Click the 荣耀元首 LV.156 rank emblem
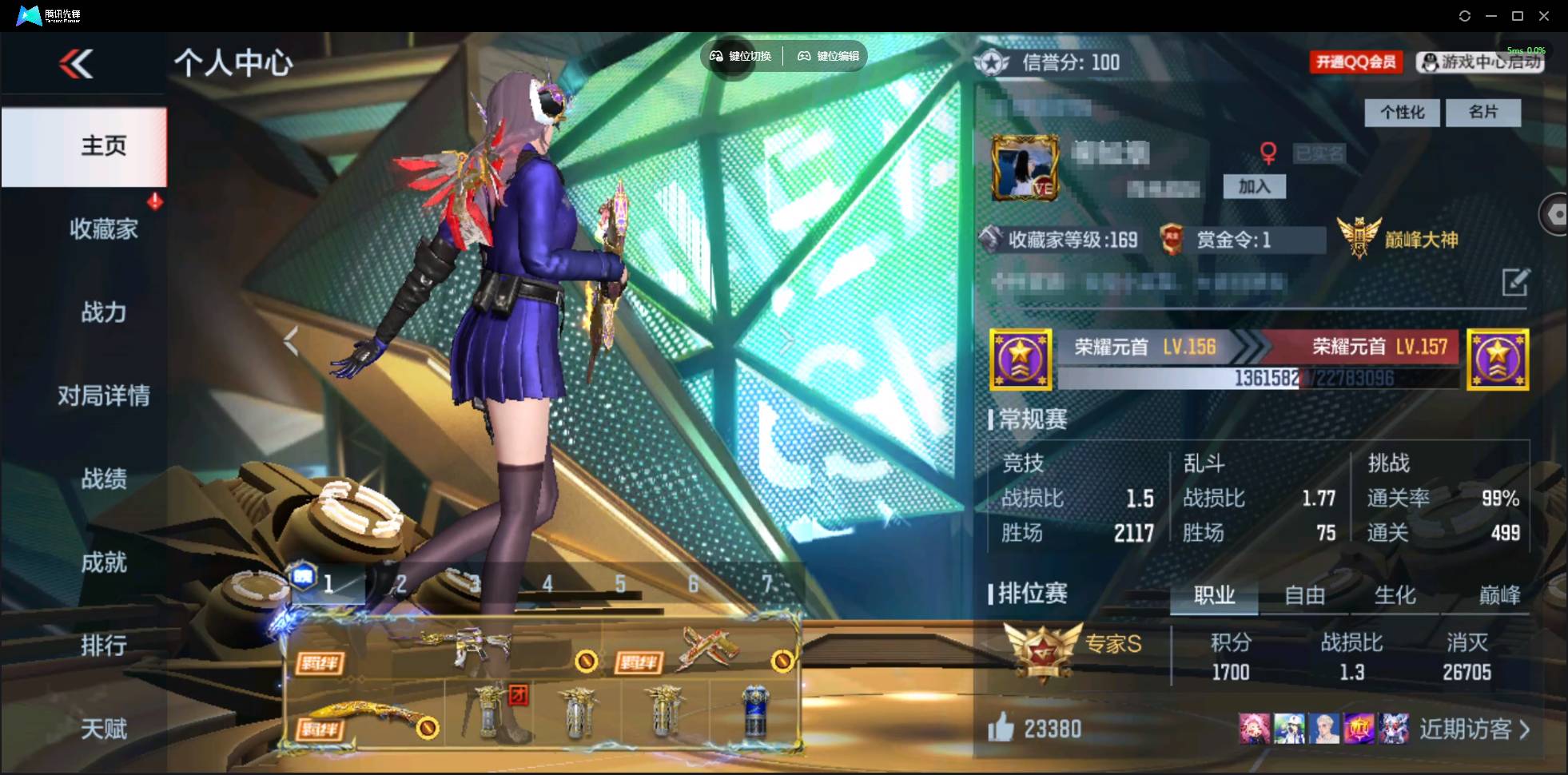 tap(1021, 359)
